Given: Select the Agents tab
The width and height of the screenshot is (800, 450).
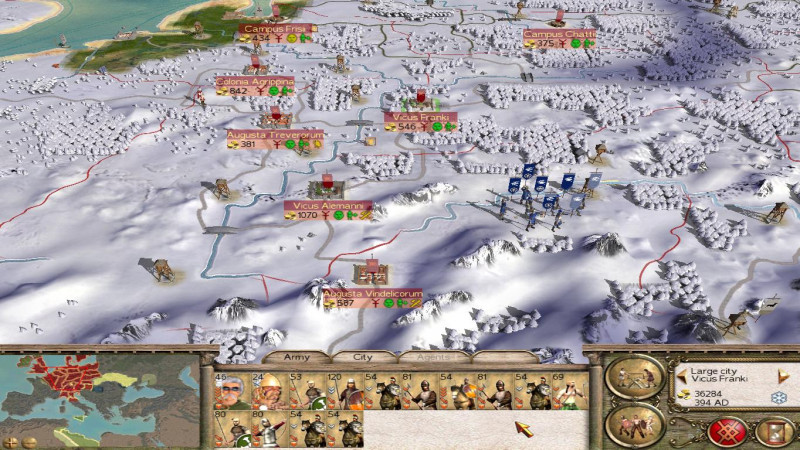Looking at the screenshot, I should [x=433, y=356].
